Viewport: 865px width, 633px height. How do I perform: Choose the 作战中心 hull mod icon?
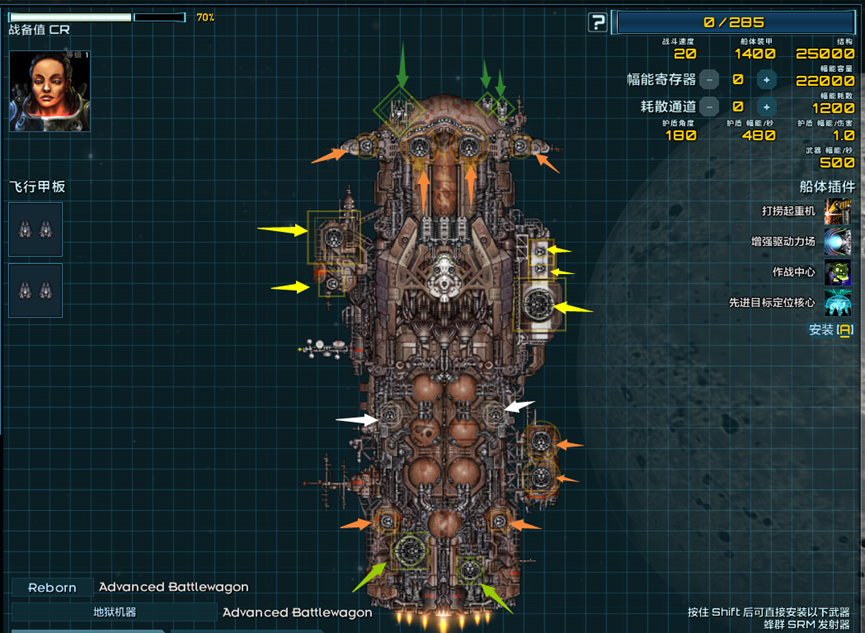click(837, 272)
